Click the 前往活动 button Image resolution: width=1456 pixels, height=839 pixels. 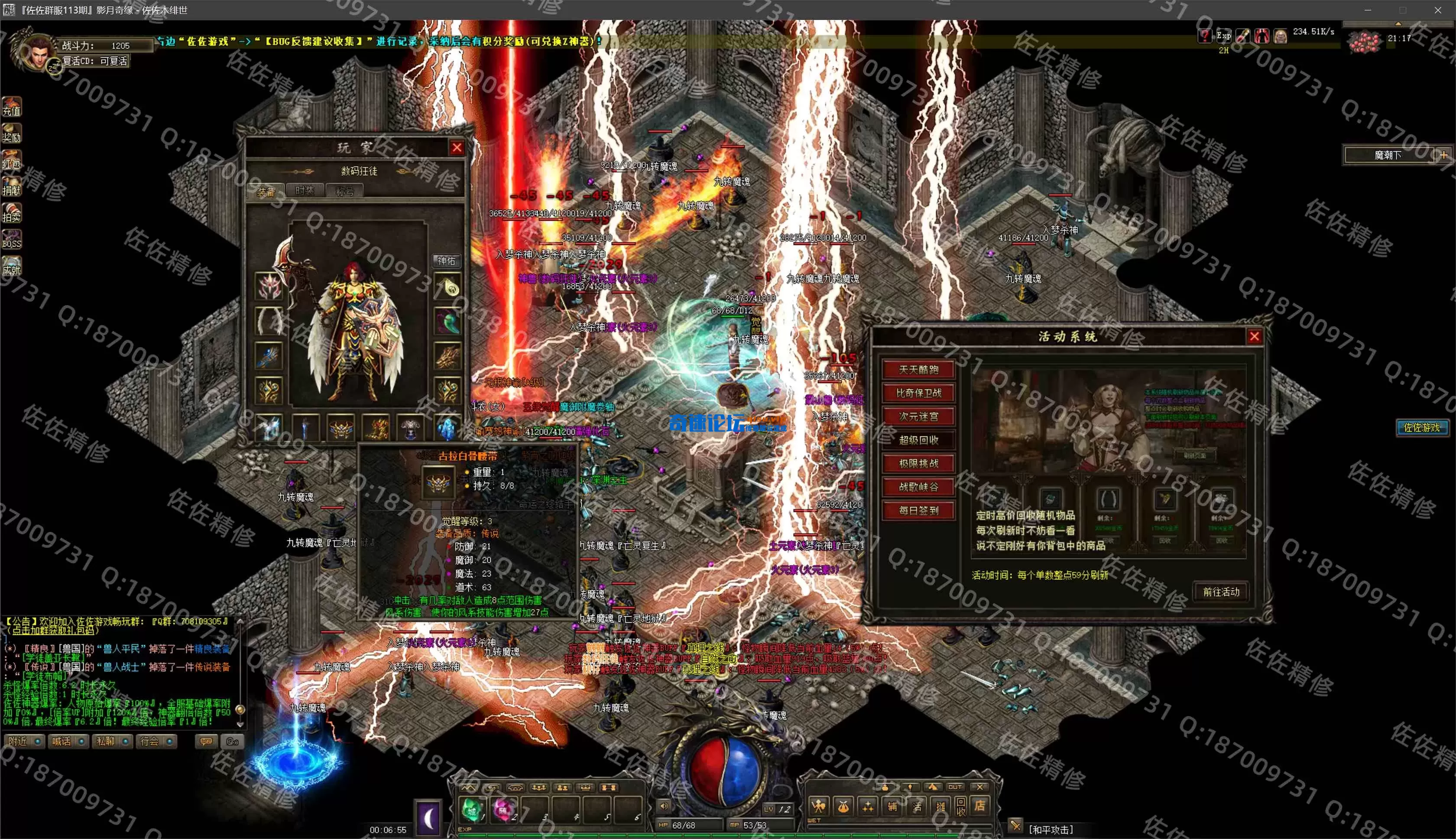pos(1220,592)
